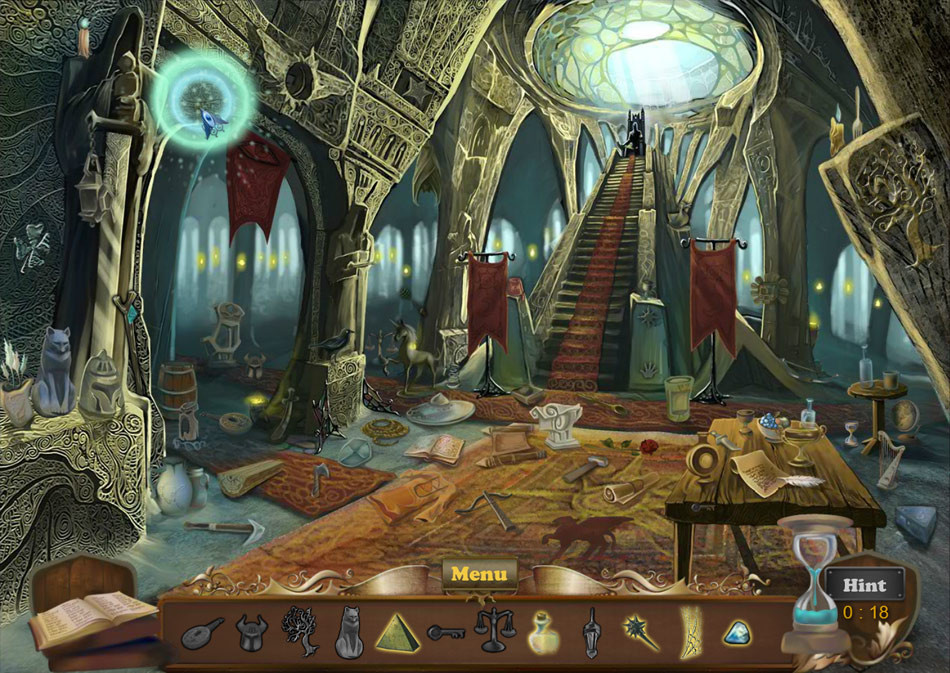The width and height of the screenshot is (950, 673).
Task: Use the Hint button
Action: pyautogui.click(x=864, y=585)
